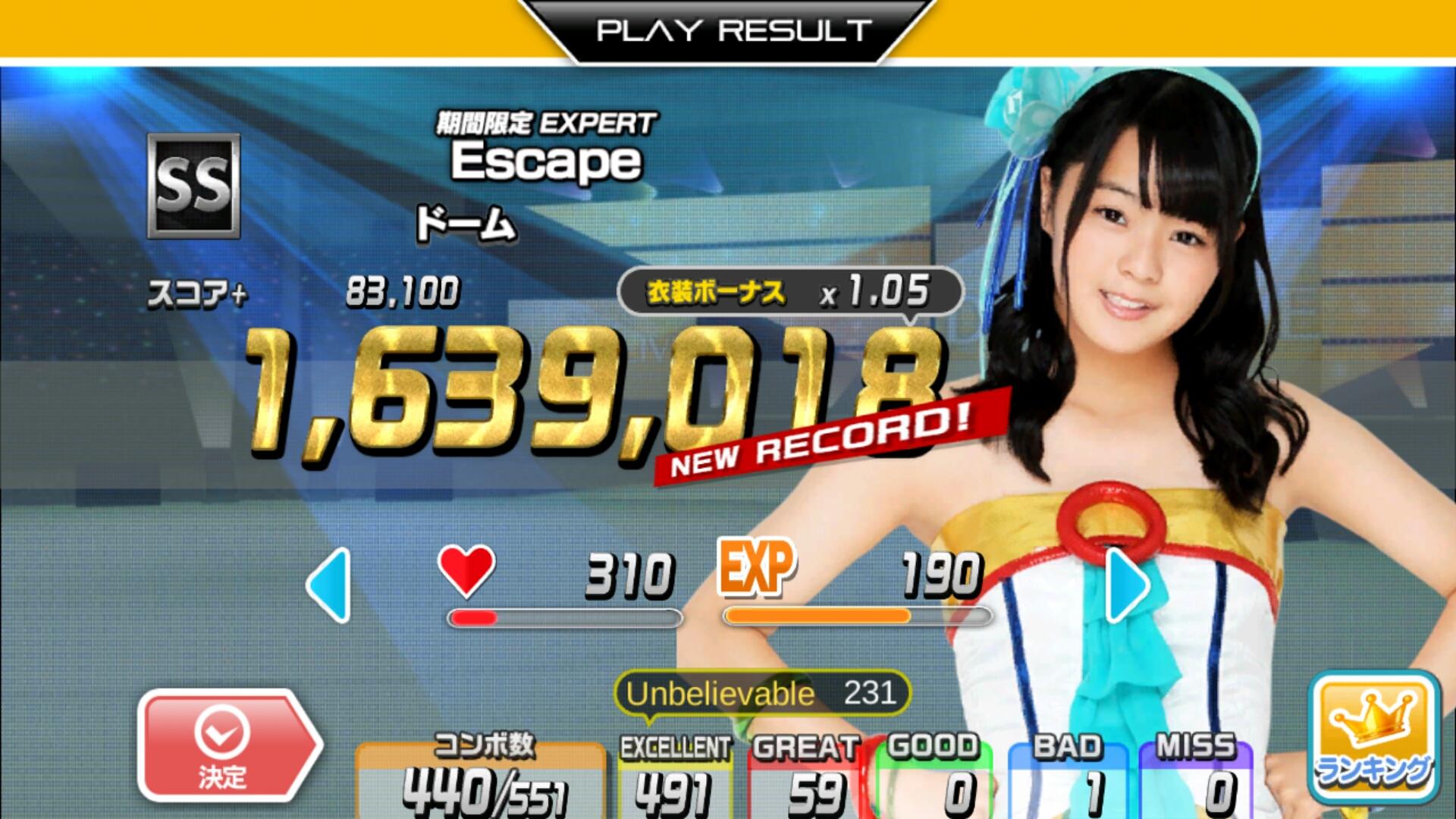Show the previous result page with left arrow
The width and height of the screenshot is (1456, 819).
[331, 585]
